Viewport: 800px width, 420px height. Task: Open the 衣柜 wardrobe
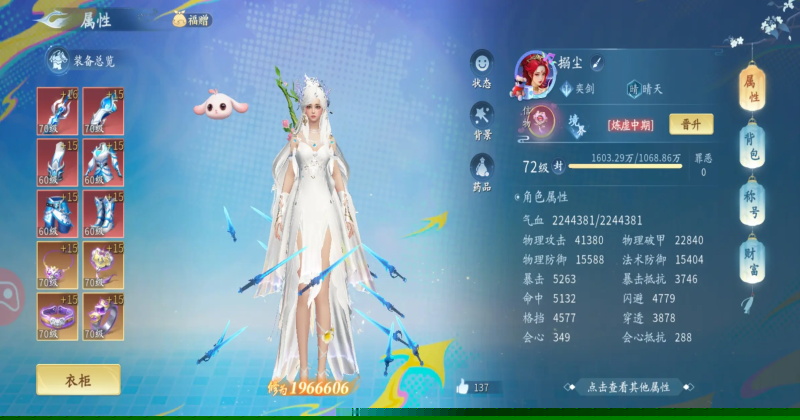tap(78, 379)
